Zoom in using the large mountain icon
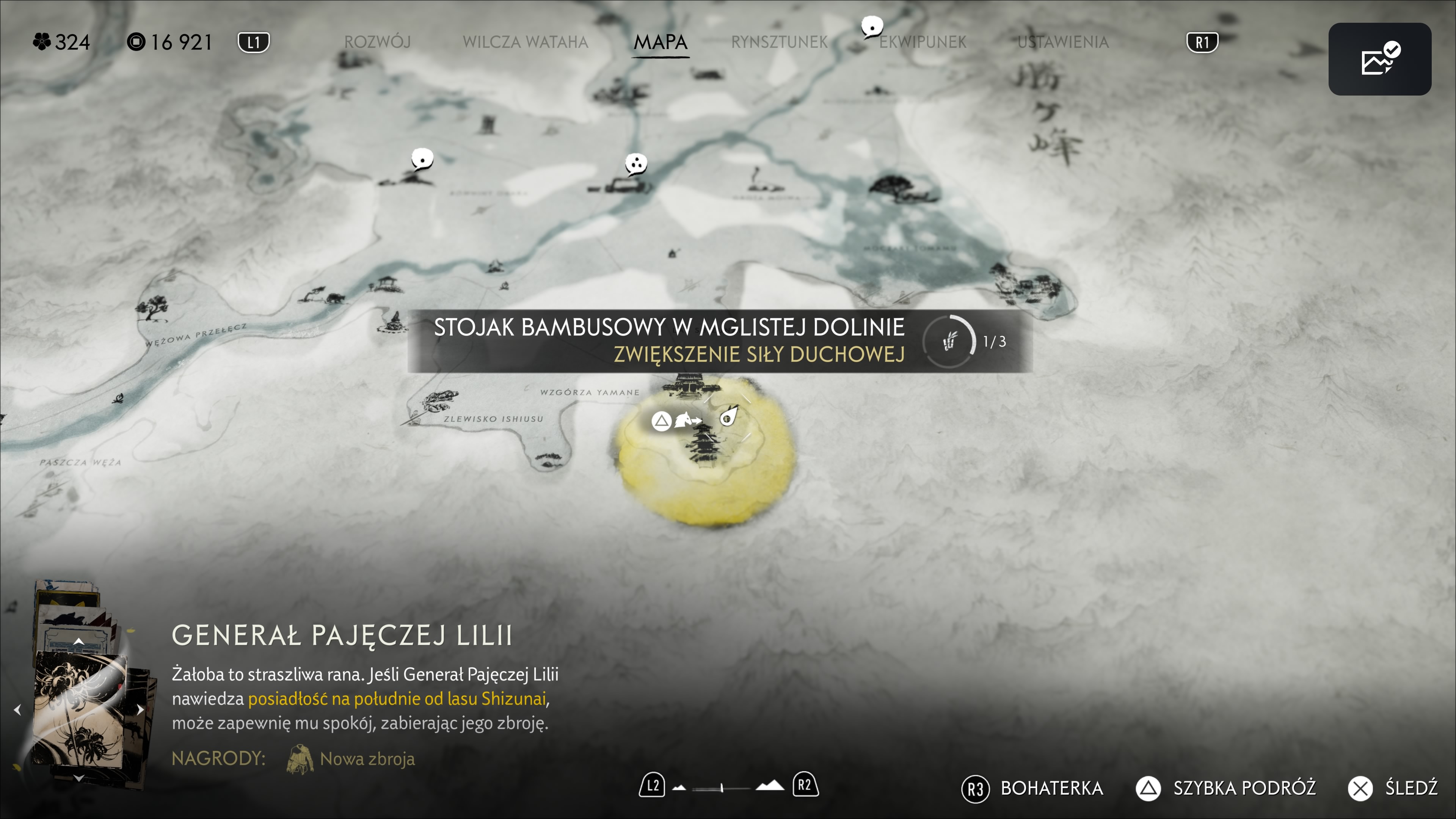 [770, 786]
